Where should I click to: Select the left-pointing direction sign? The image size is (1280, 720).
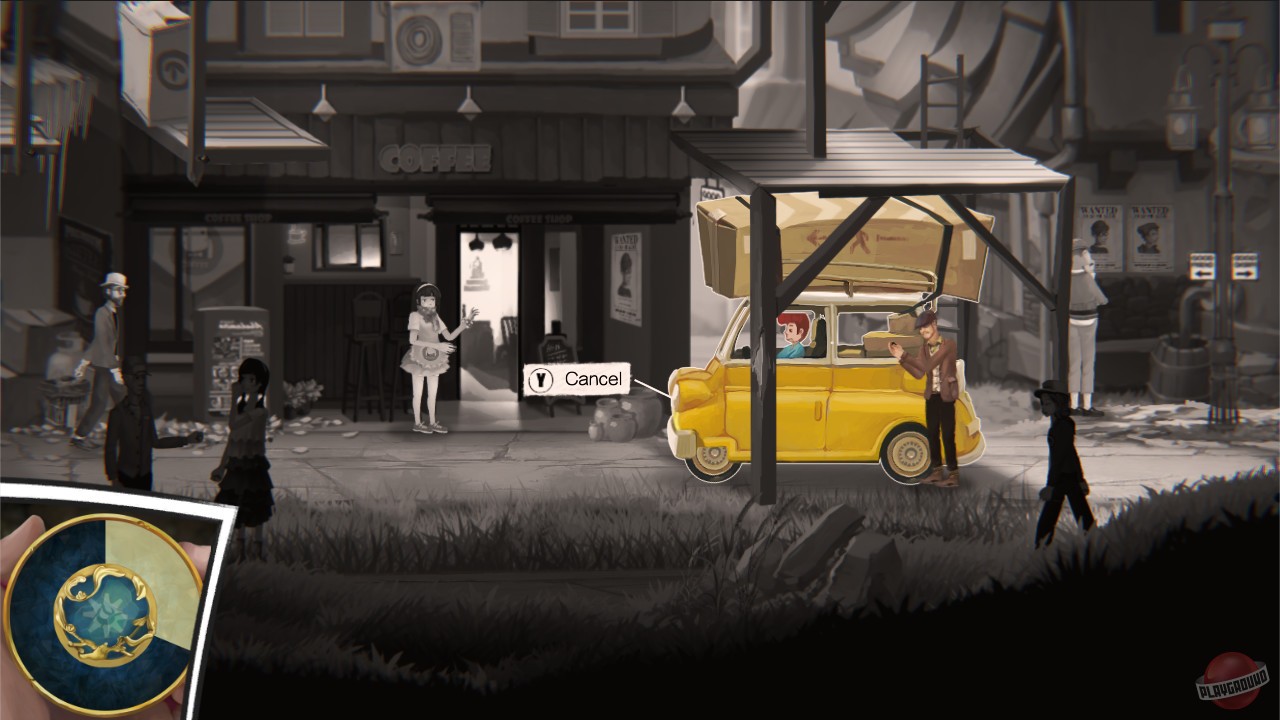[1203, 268]
